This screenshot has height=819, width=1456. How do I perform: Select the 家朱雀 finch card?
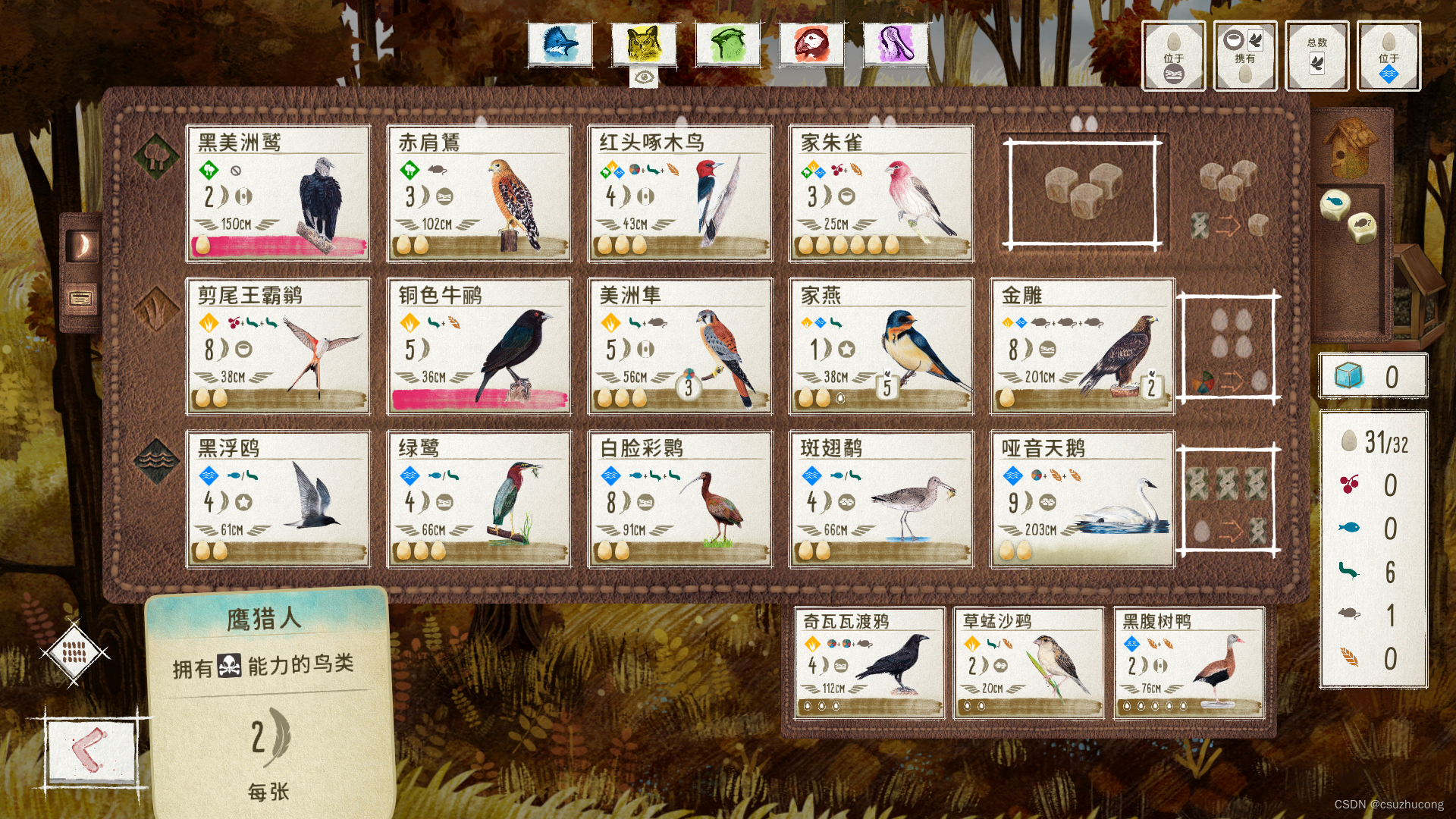pos(881,193)
